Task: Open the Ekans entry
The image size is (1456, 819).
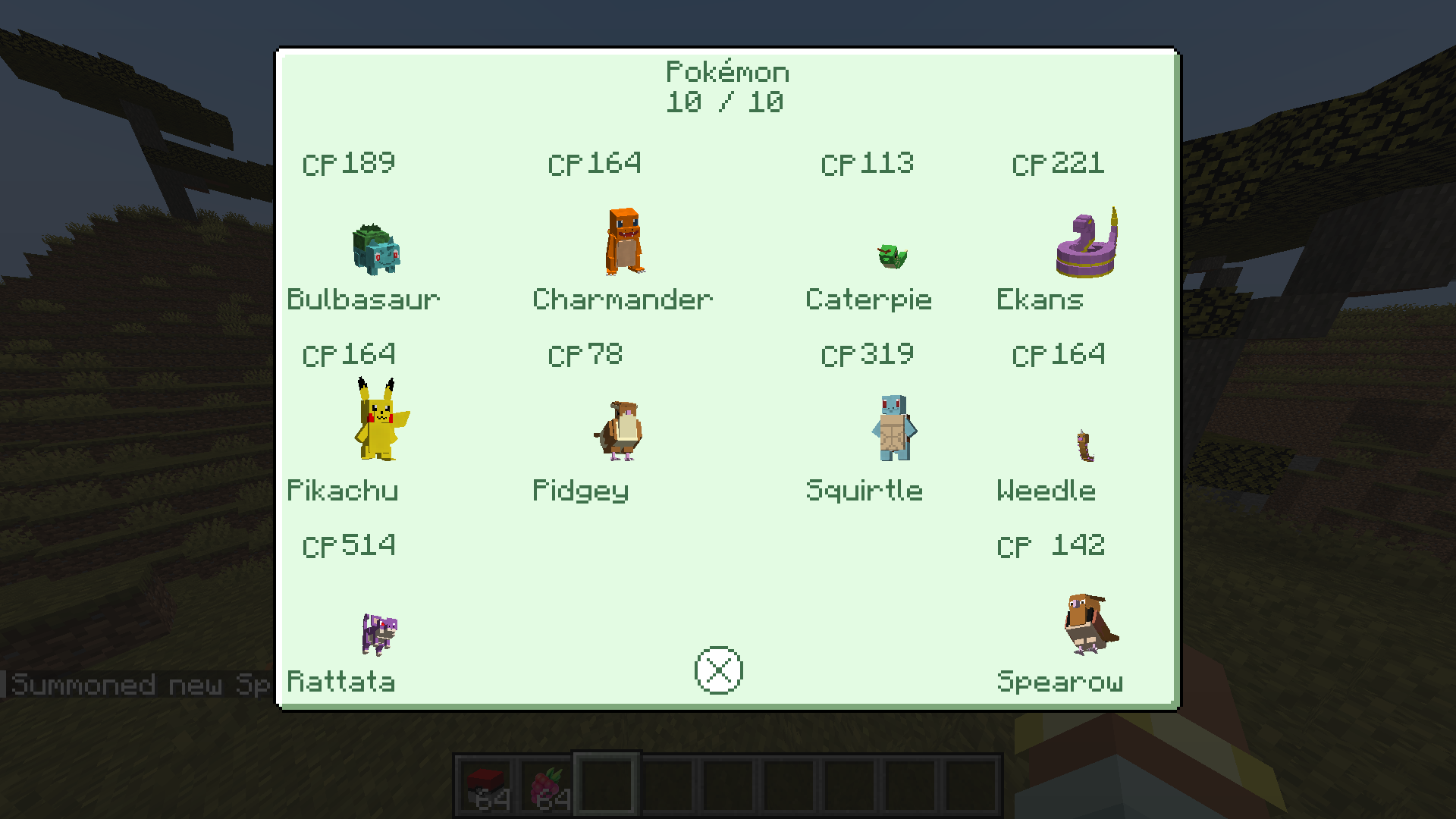Action: [x=1087, y=244]
